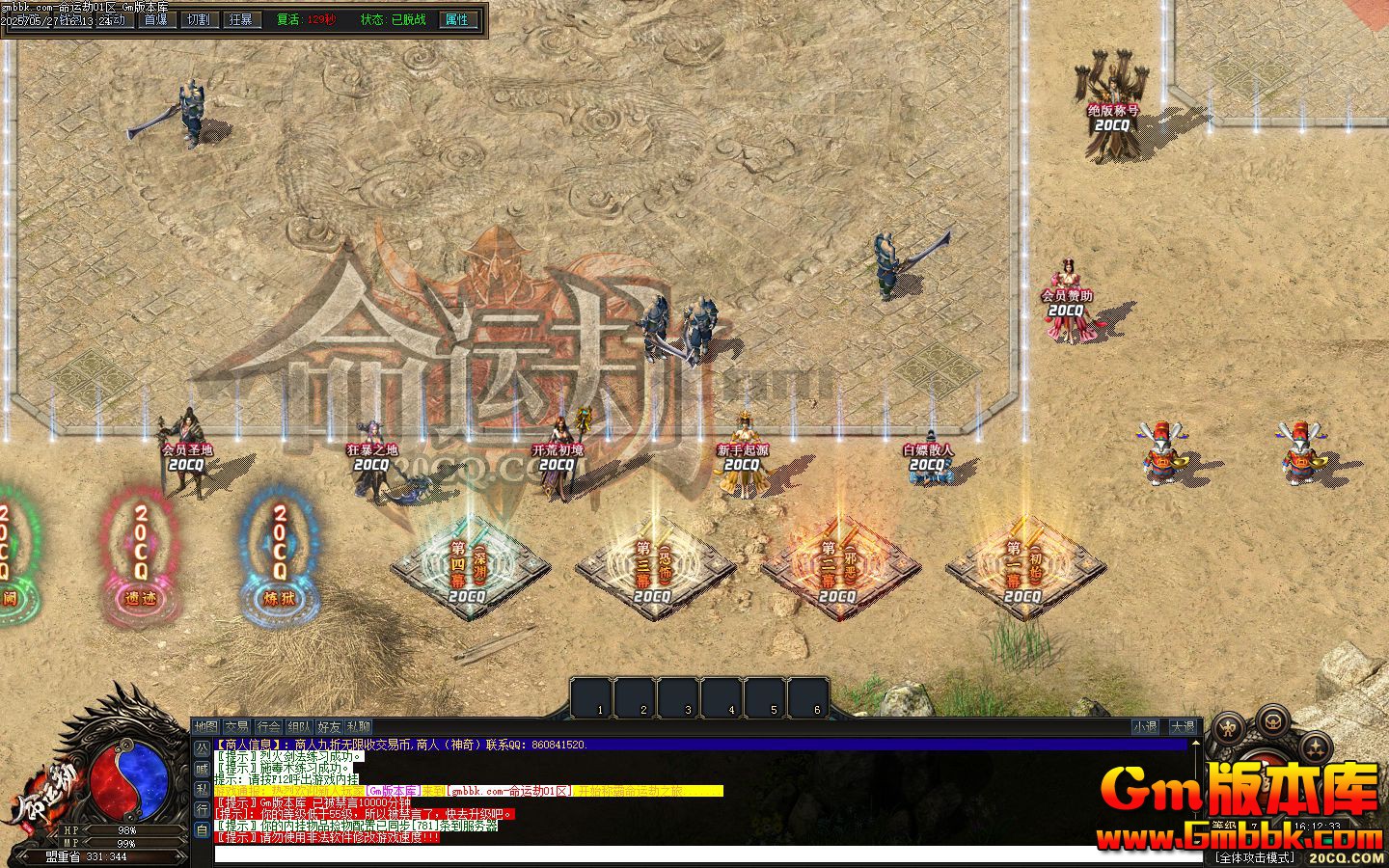Click the 小退 return-to-character-select button

[x=1145, y=727]
